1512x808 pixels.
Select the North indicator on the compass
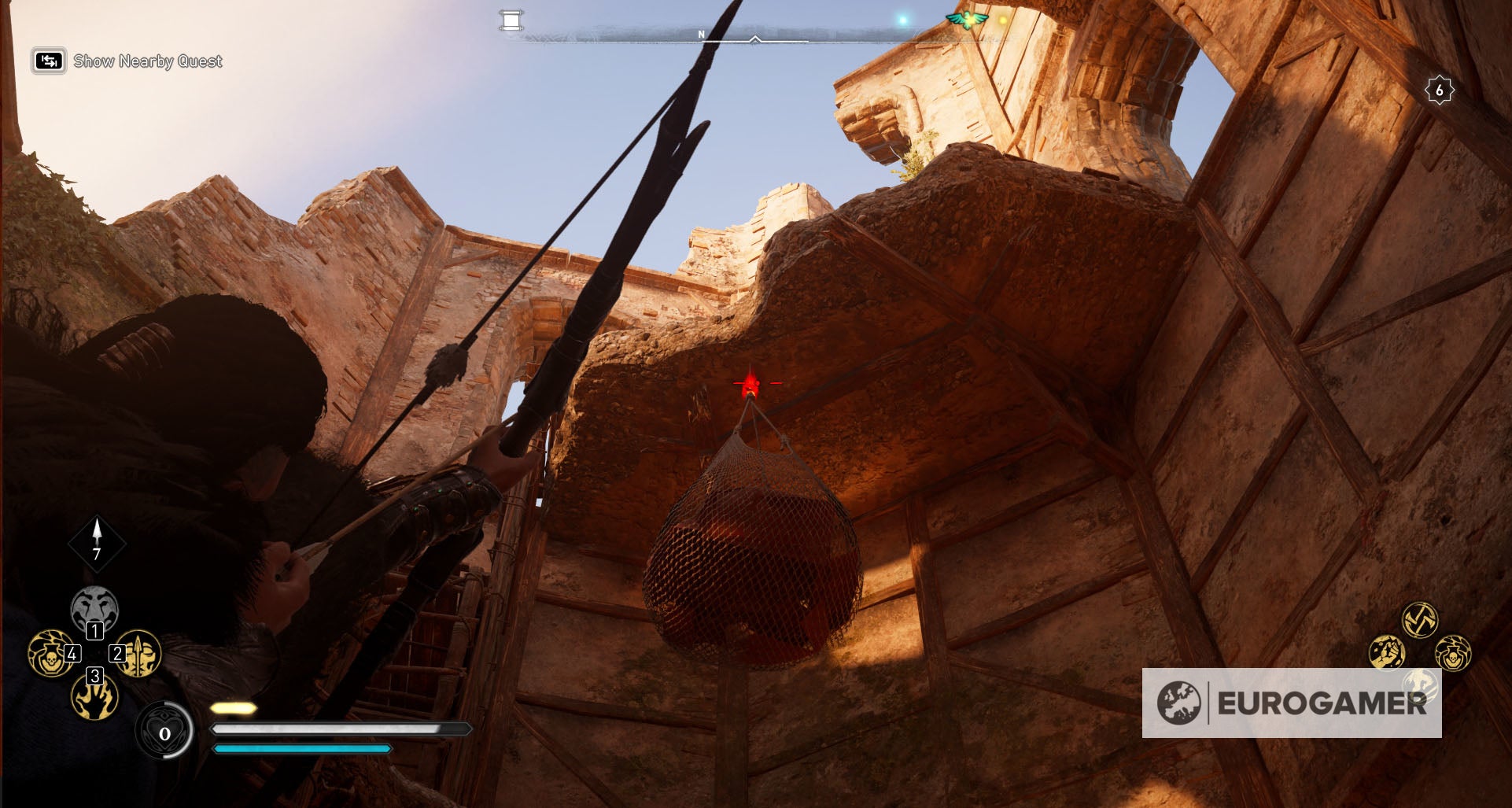(x=700, y=34)
